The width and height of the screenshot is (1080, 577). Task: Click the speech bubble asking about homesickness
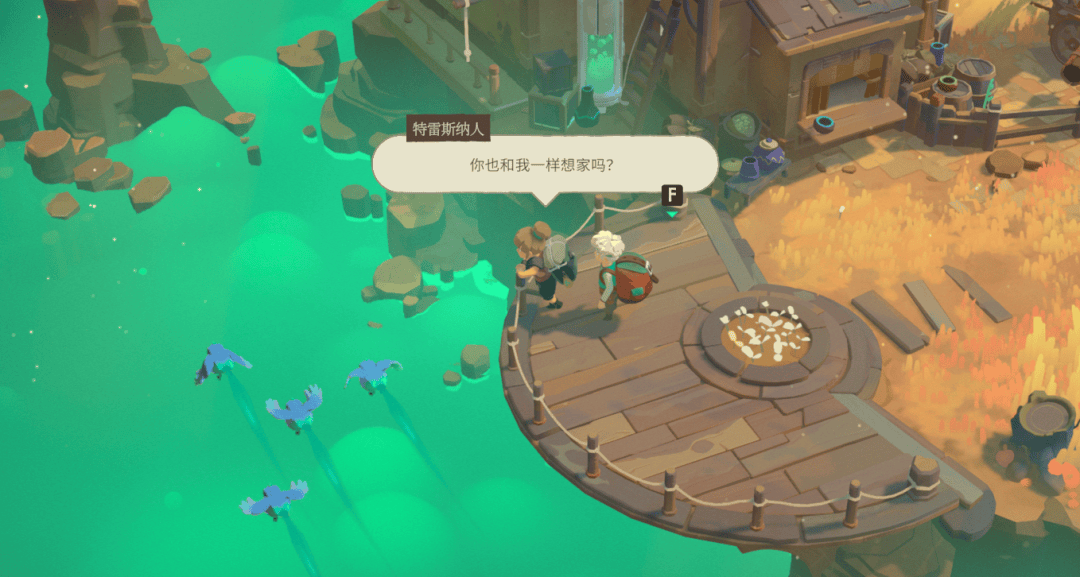[544, 164]
